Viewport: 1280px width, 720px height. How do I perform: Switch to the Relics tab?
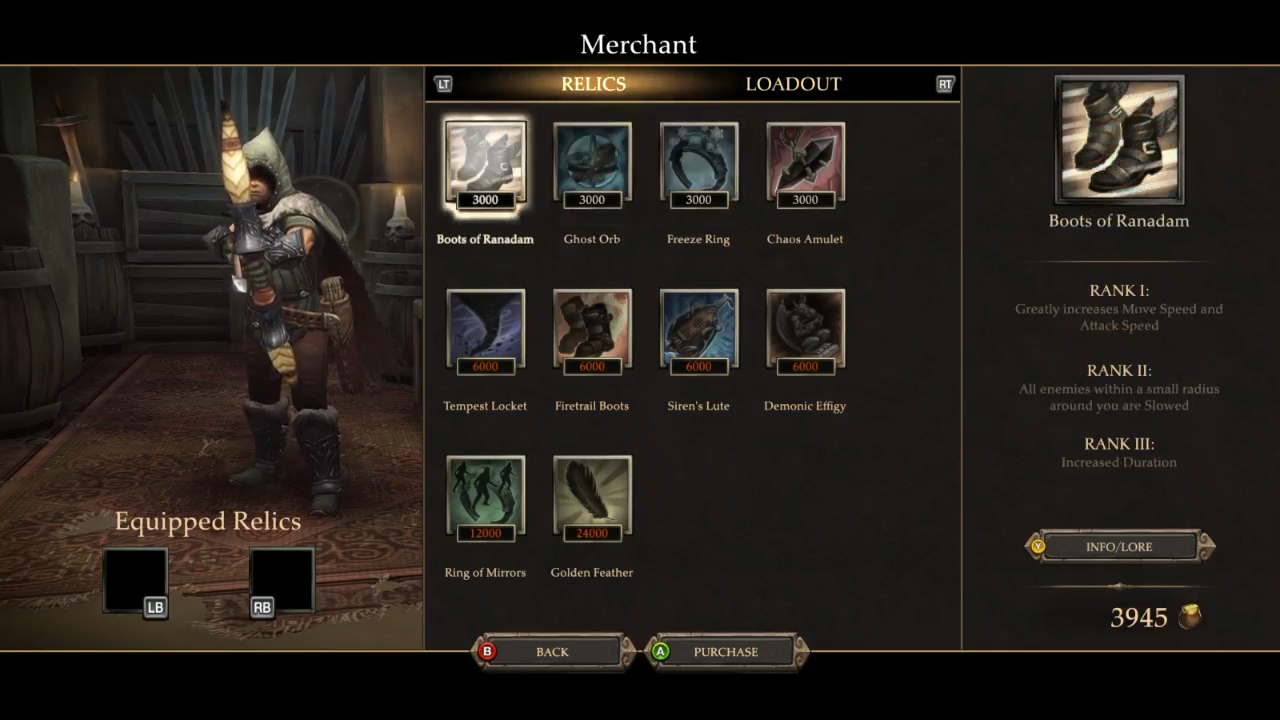click(x=593, y=84)
